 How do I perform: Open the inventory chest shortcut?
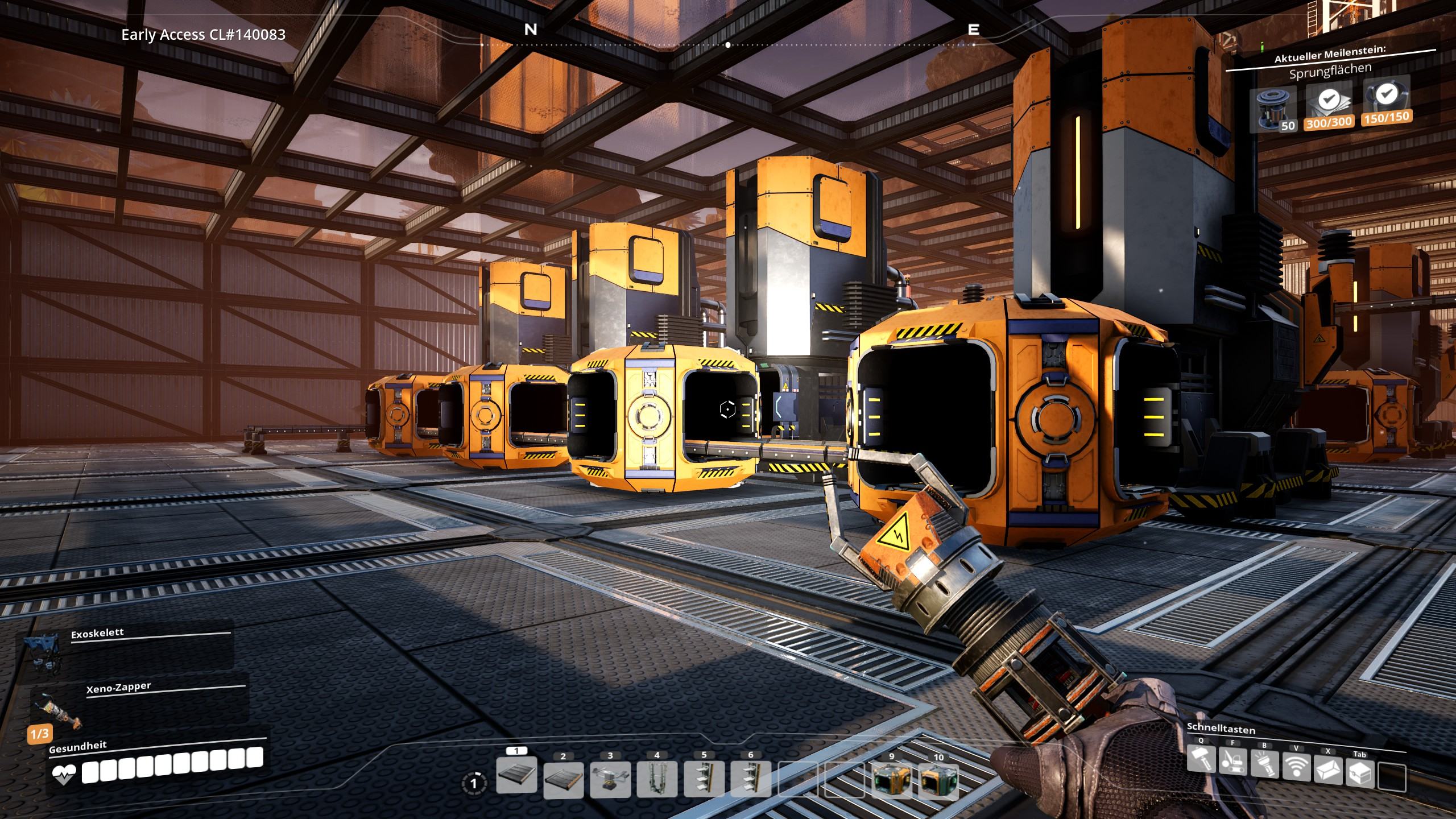click(1360, 773)
